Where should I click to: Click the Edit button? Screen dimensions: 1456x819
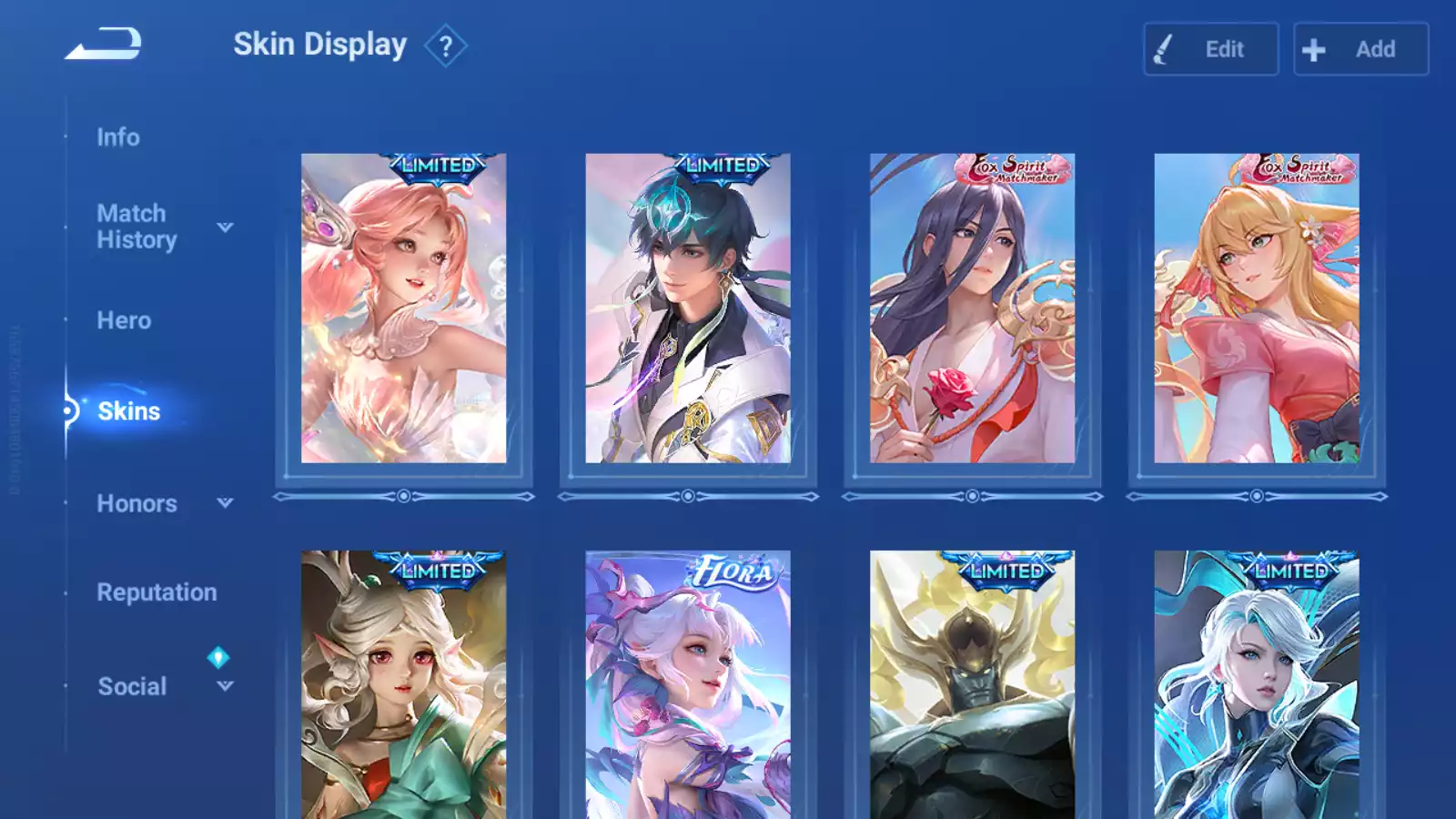(1210, 49)
